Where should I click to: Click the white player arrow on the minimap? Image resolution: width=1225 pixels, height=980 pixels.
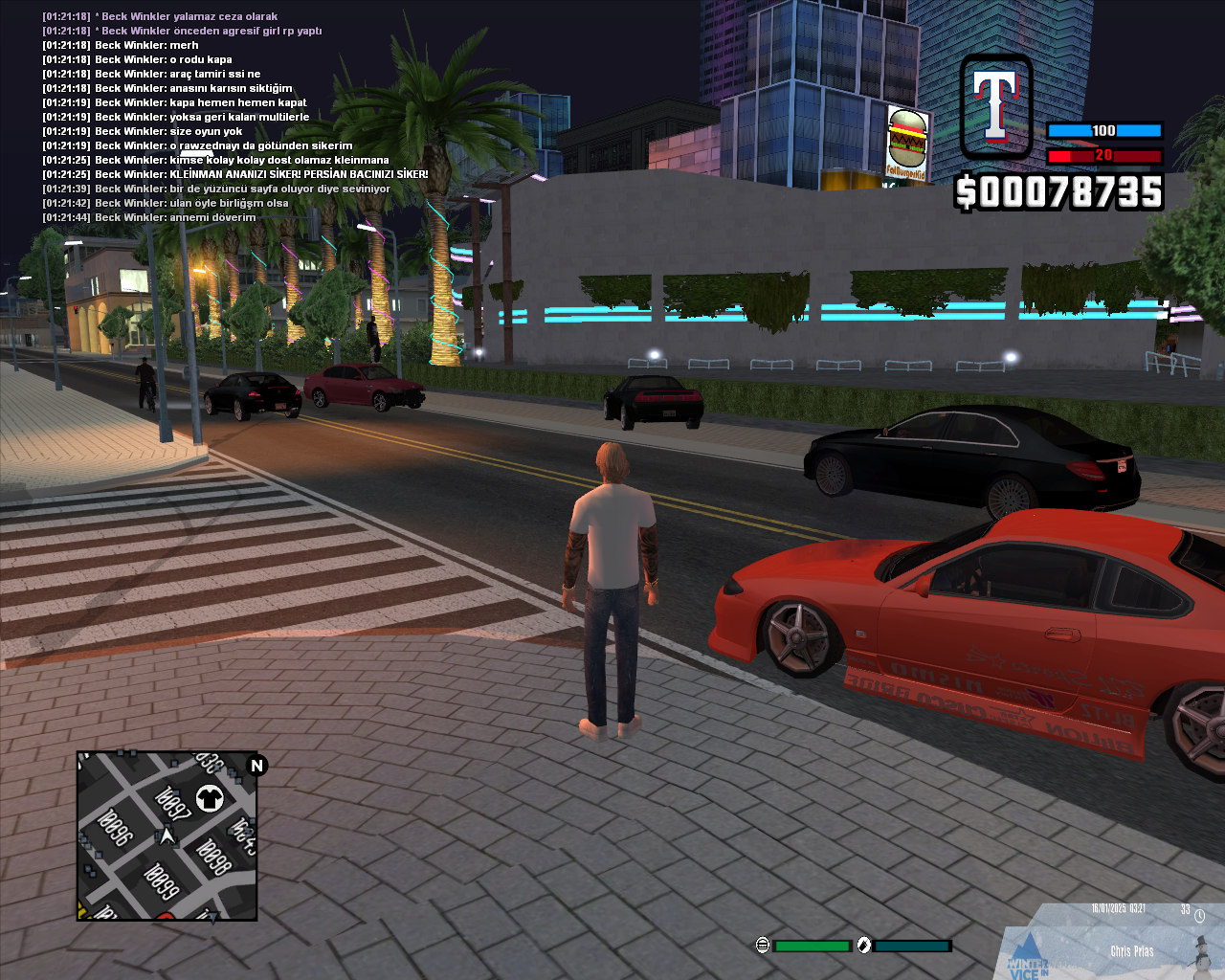coord(167,837)
